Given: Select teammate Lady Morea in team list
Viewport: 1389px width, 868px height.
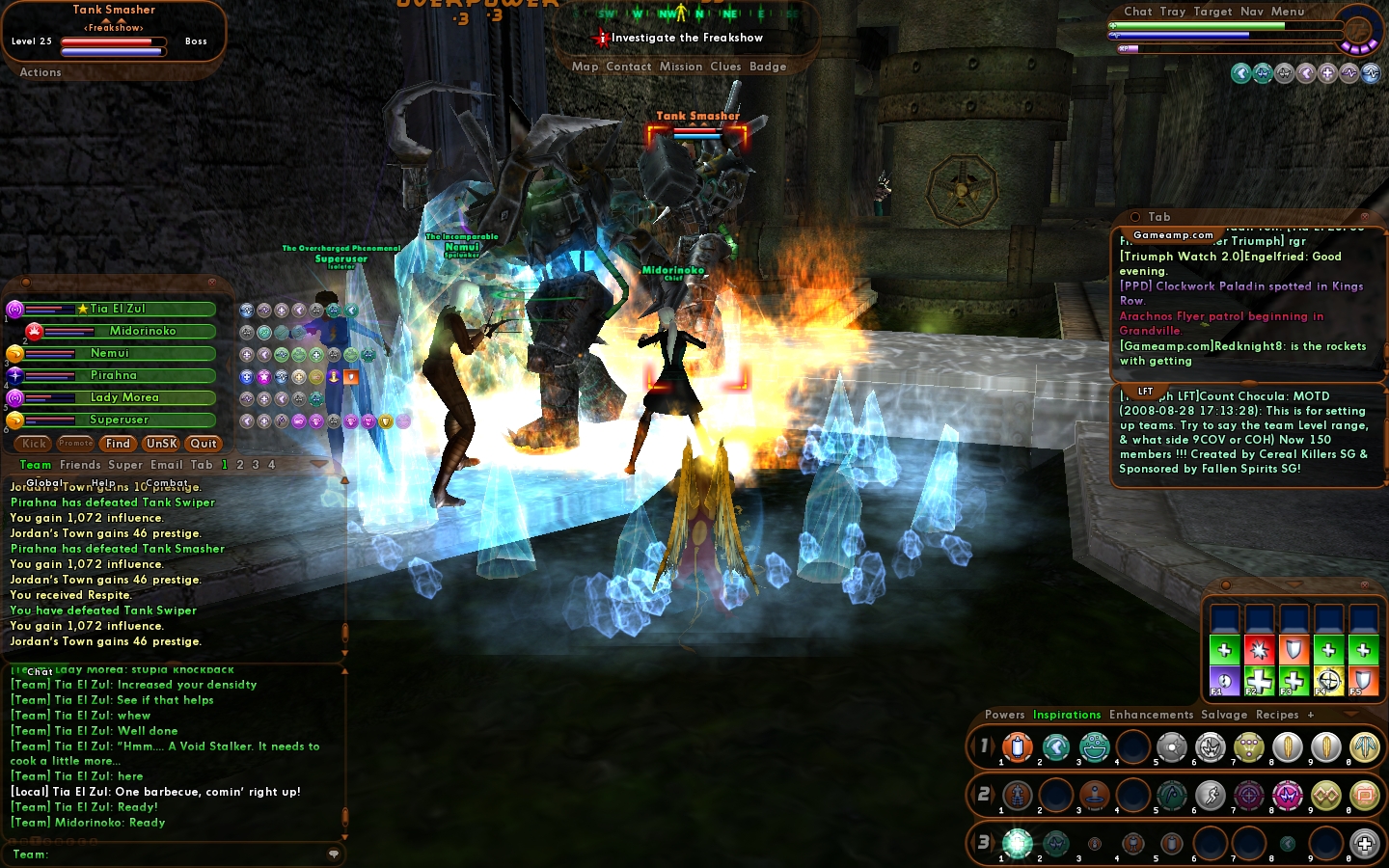Looking at the screenshot, I should [x=124, y=397].
